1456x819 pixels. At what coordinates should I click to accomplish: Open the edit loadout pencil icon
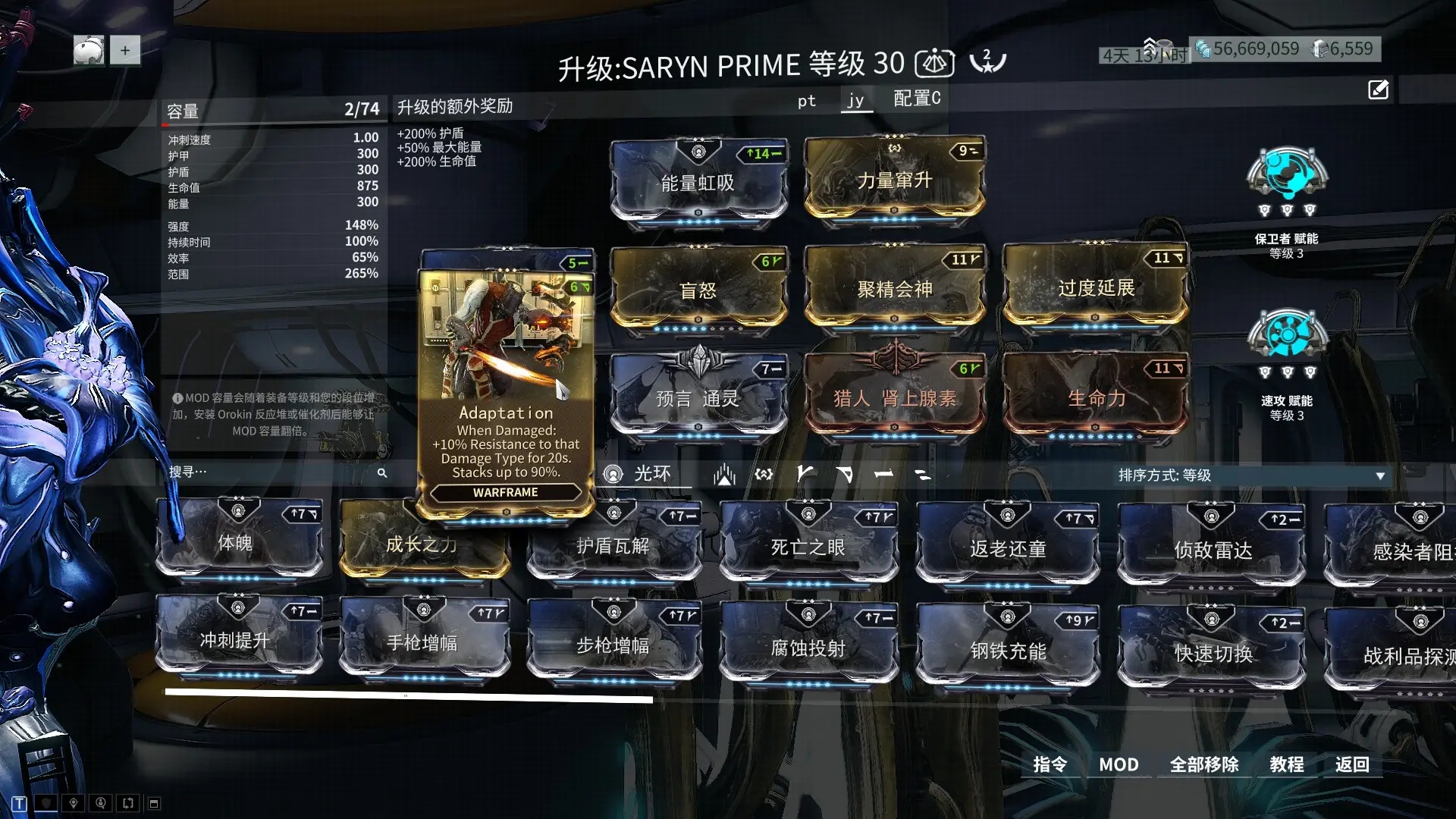tap(1378, 89)
